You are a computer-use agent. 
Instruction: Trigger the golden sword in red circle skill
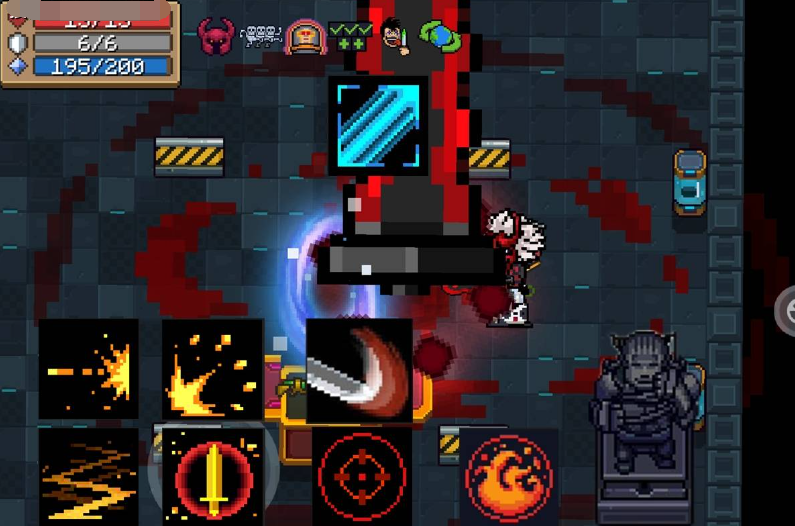click(212, 477)
